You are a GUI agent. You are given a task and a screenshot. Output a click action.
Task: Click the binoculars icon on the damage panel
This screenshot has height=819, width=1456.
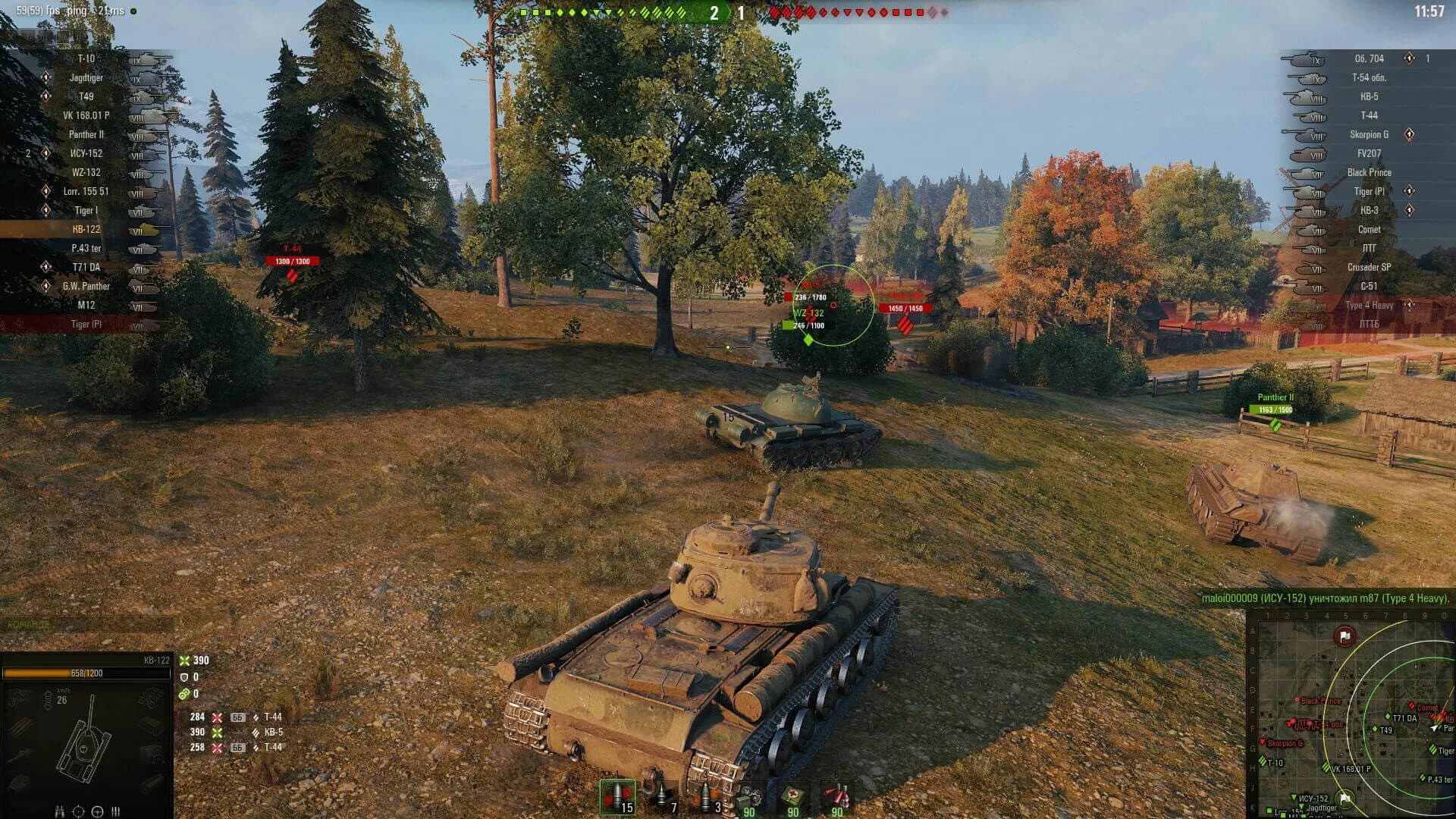(59, 810)
